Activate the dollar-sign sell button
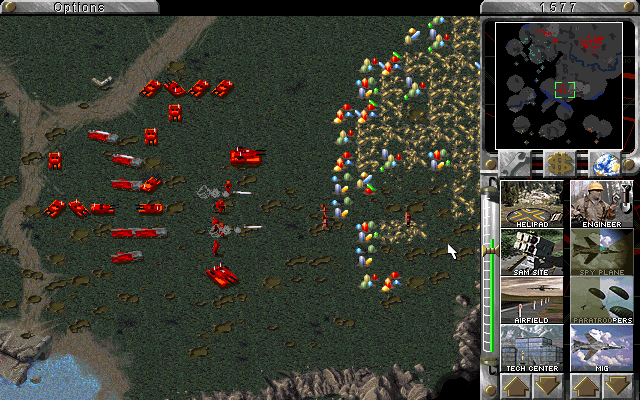Screen dimensions: 640x400 559,163
